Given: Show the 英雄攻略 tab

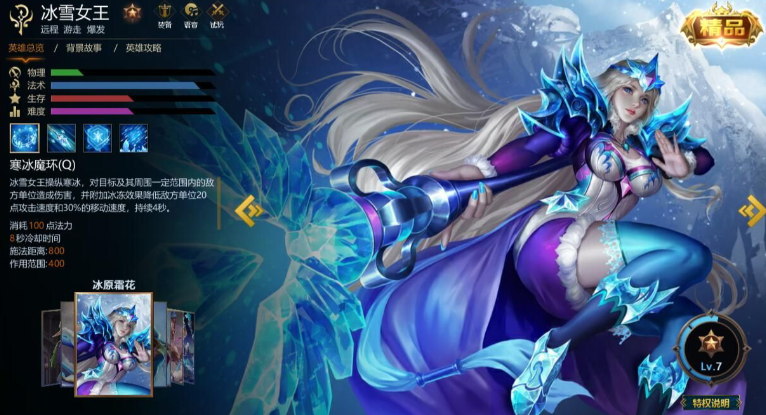Looking at the screenshot, I should (143, 48).
